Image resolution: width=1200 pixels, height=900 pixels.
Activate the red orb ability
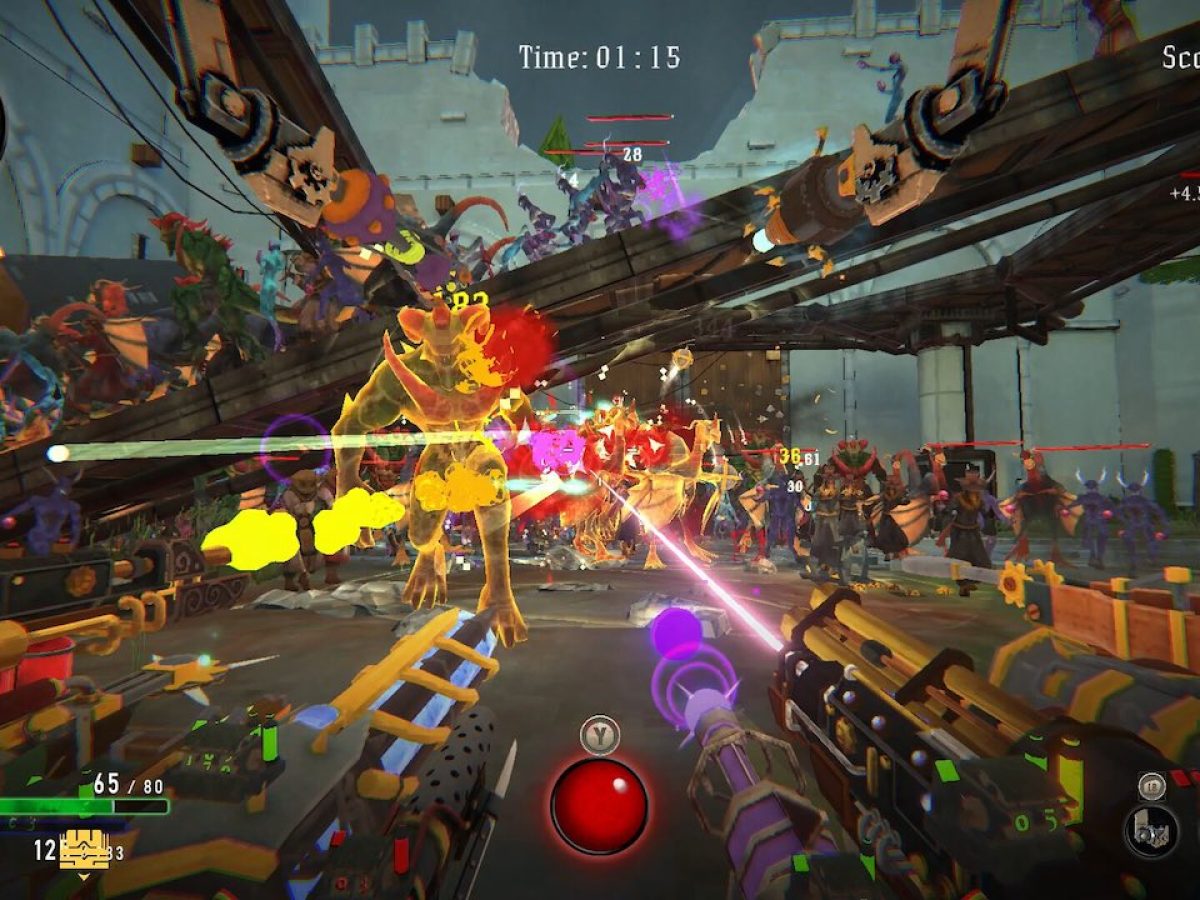pyautogui.click(x=599, y=805)
